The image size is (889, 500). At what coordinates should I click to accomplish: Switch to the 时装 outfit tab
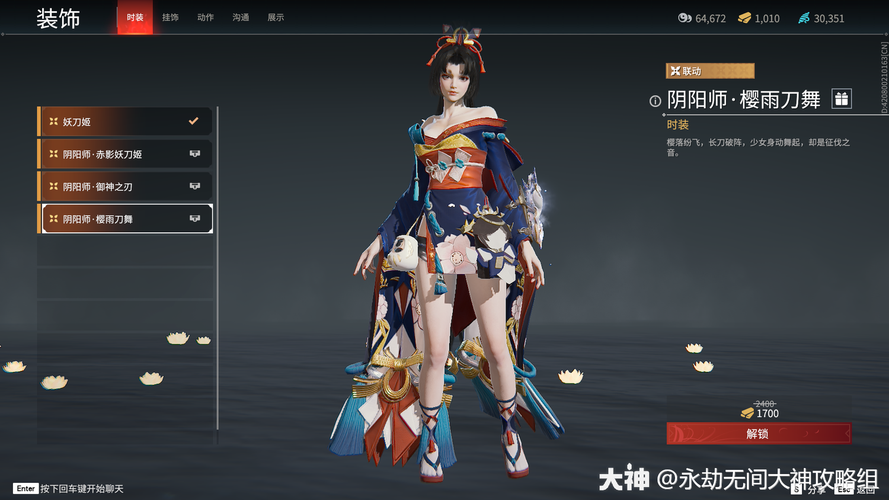tap(135, 17)
